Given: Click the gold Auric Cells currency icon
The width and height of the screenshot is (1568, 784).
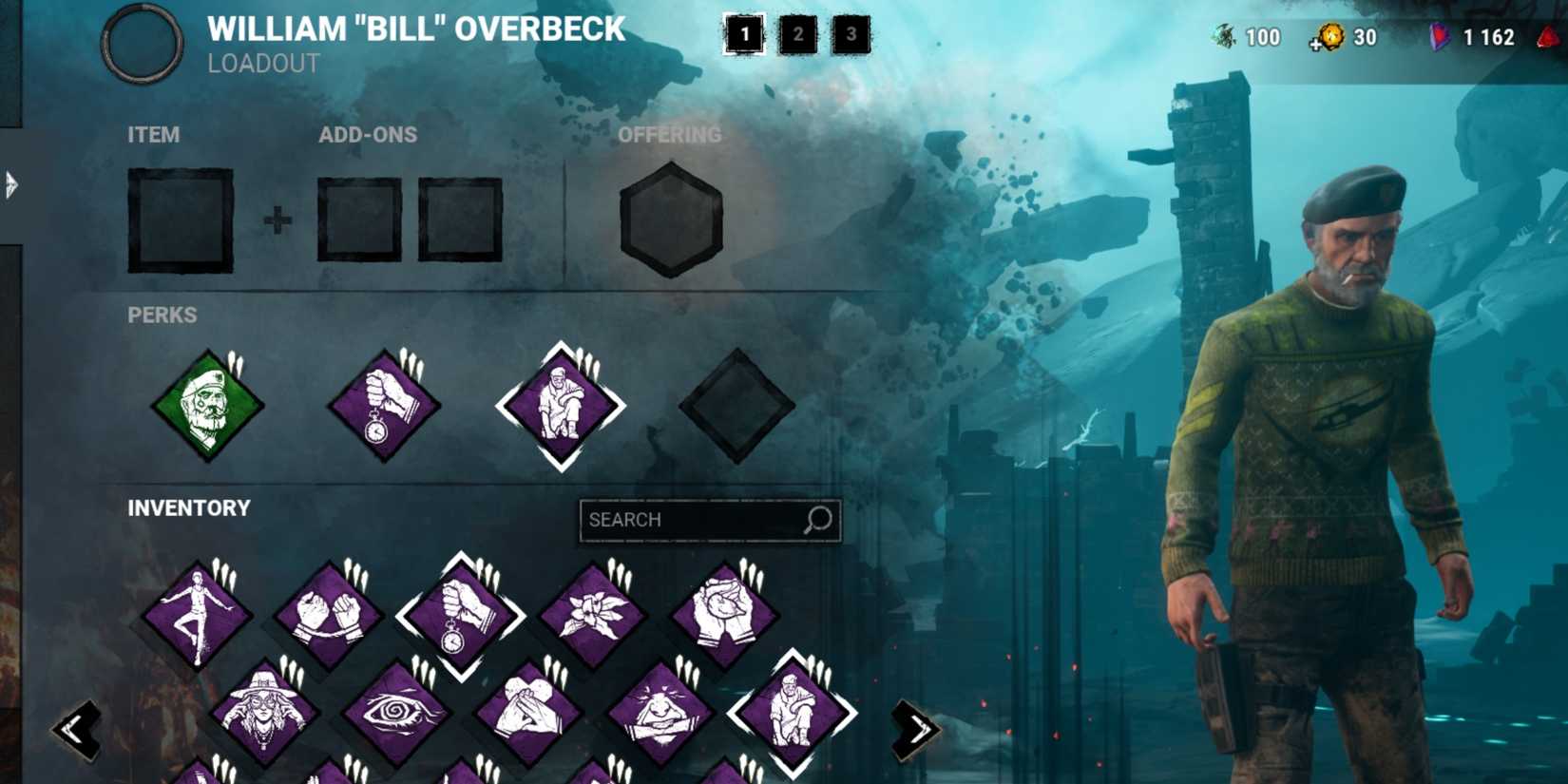Looking at the screenshot, I should (x=1329, y=38).
